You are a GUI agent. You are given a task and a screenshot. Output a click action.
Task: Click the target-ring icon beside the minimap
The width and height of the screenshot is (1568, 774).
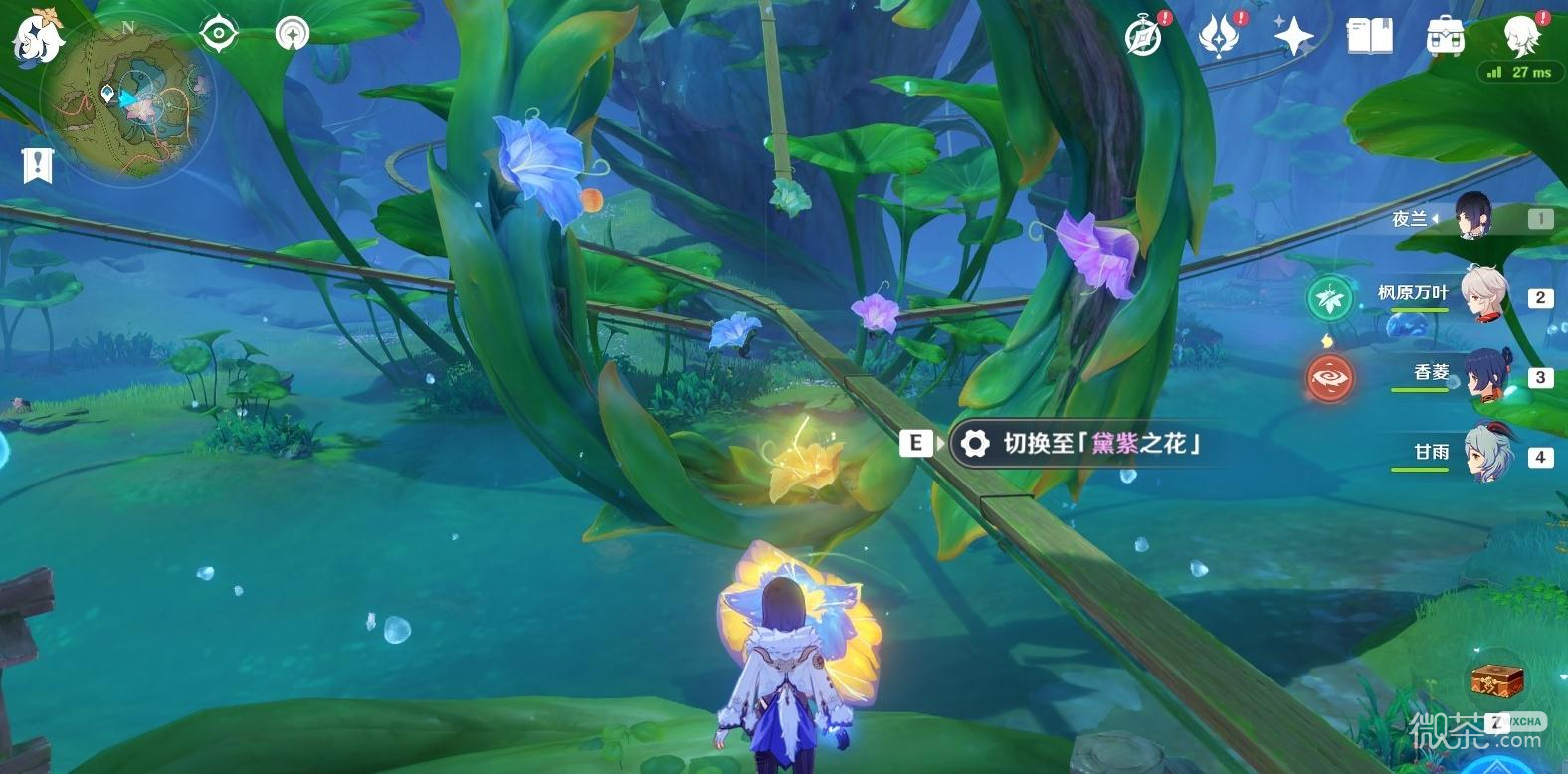click(218, 35)
